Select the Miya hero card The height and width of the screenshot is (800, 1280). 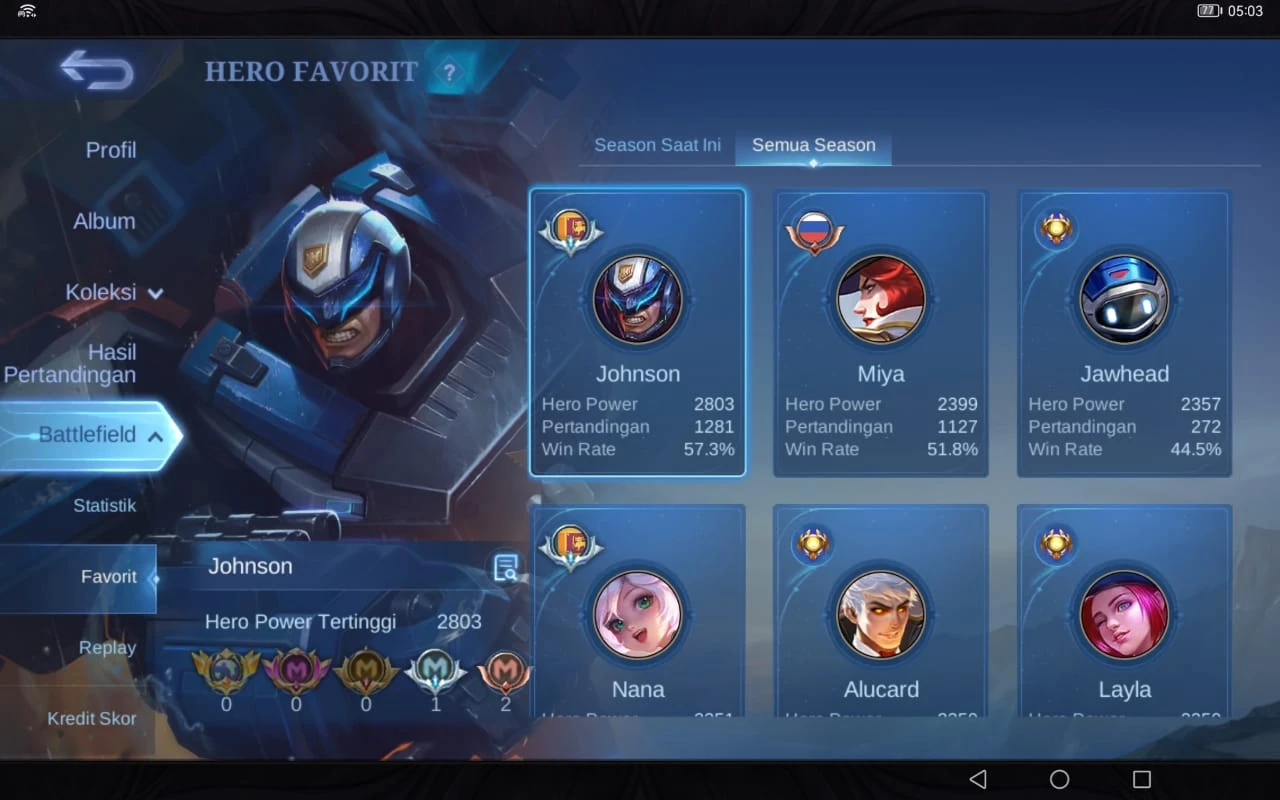pyautogui.click(x=881, y=332)
